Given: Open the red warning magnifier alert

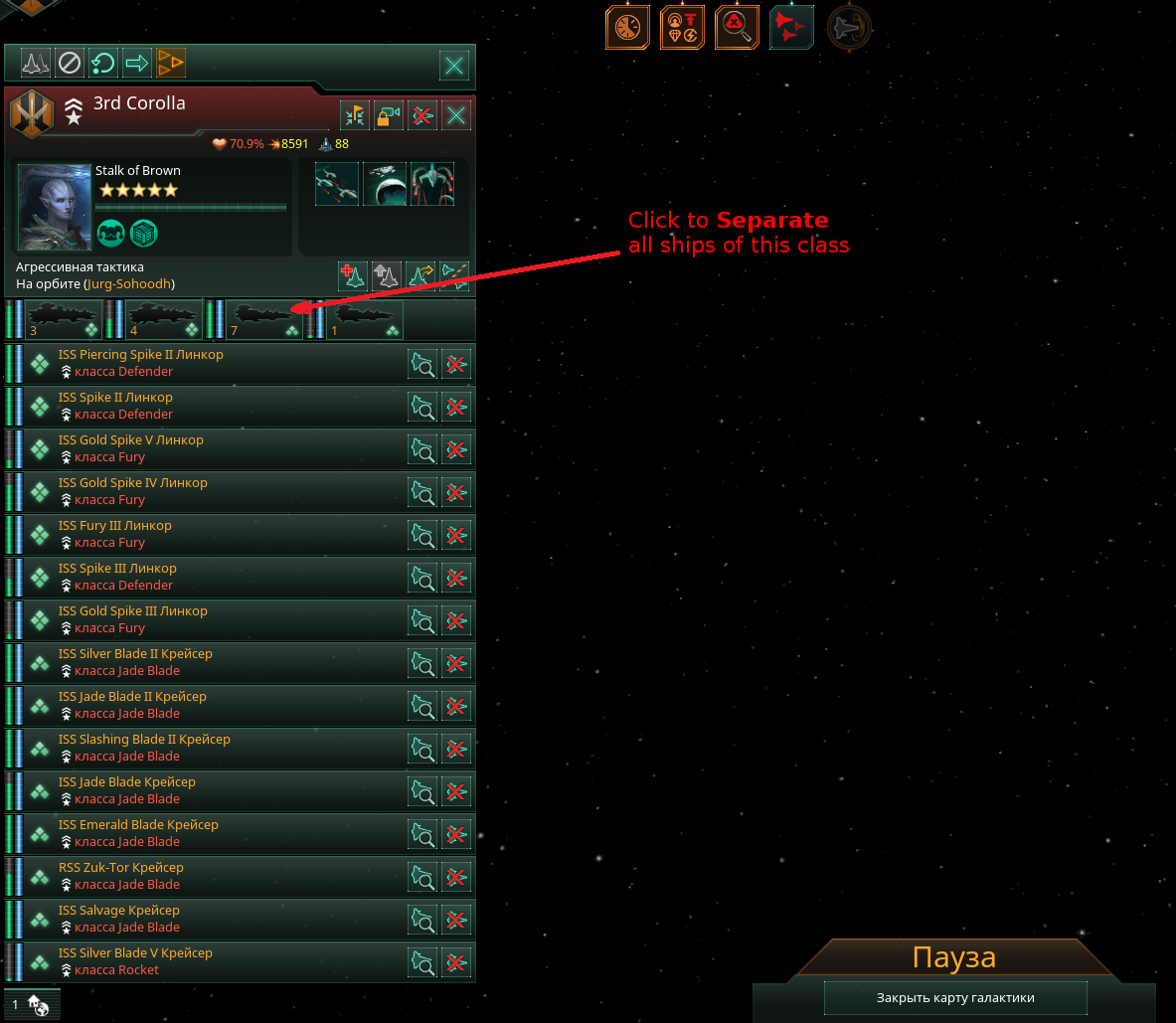Looking at the screenshot, I should (737, 27).
